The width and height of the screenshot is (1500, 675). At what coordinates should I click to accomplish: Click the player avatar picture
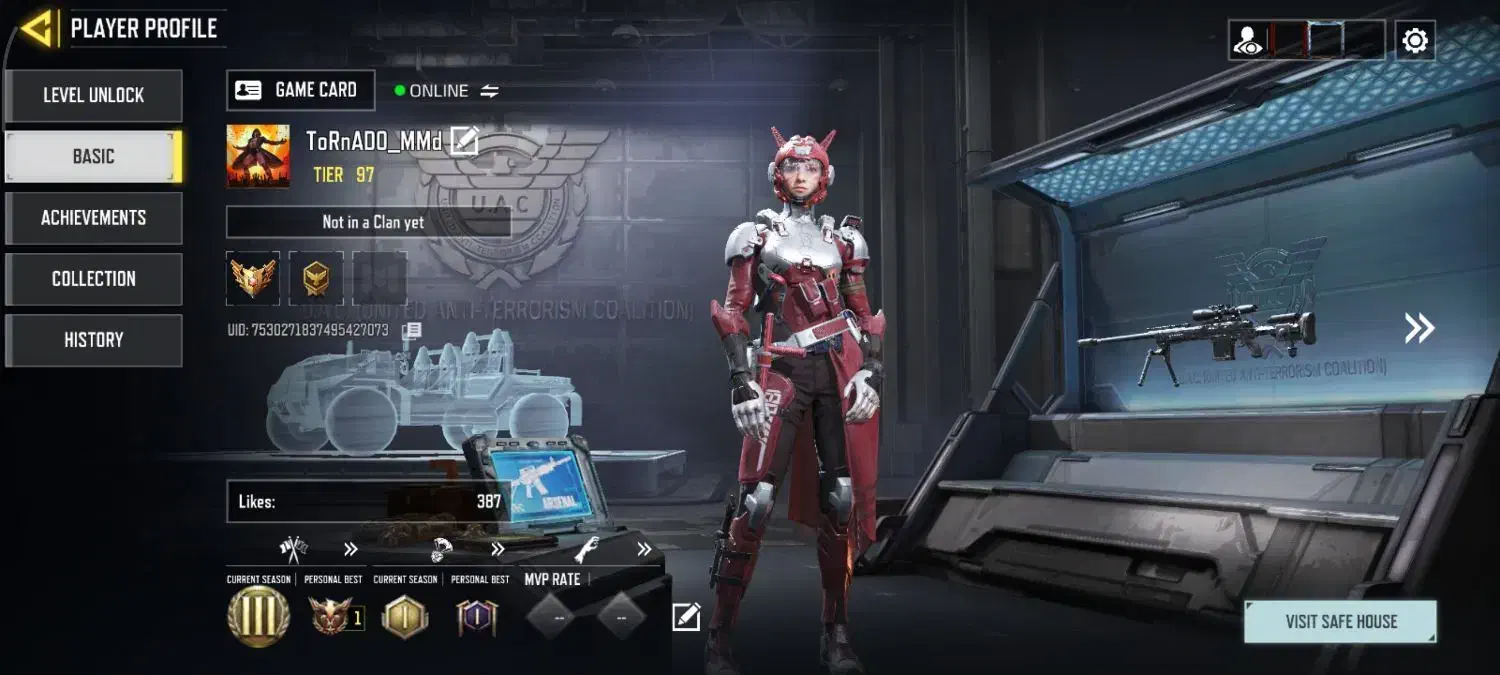(258, 156)
